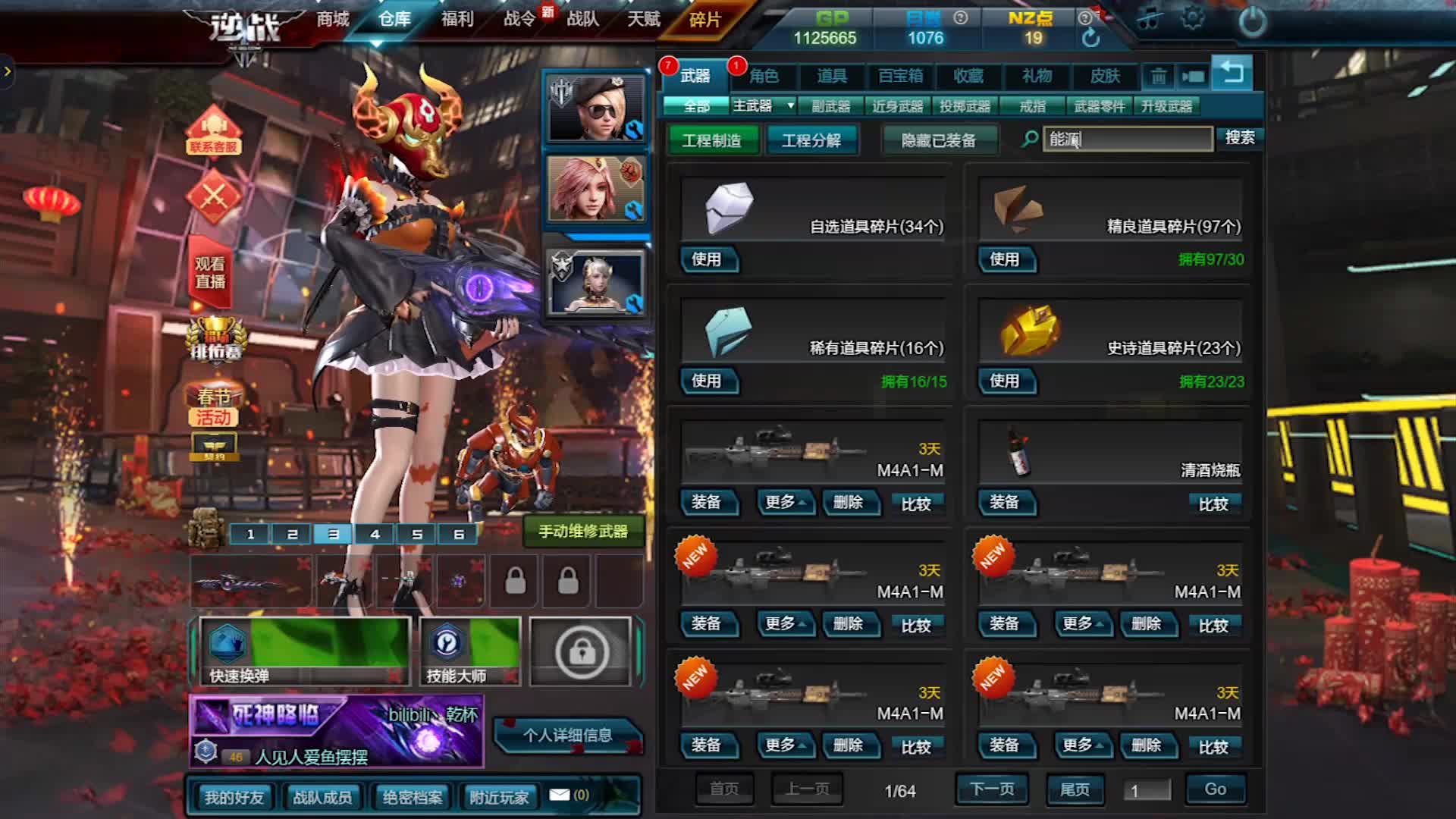Click the padlock on the locked skill slot
This screenshot has height=819, width=1456.
pyautogui.click(x=582, y=652)
